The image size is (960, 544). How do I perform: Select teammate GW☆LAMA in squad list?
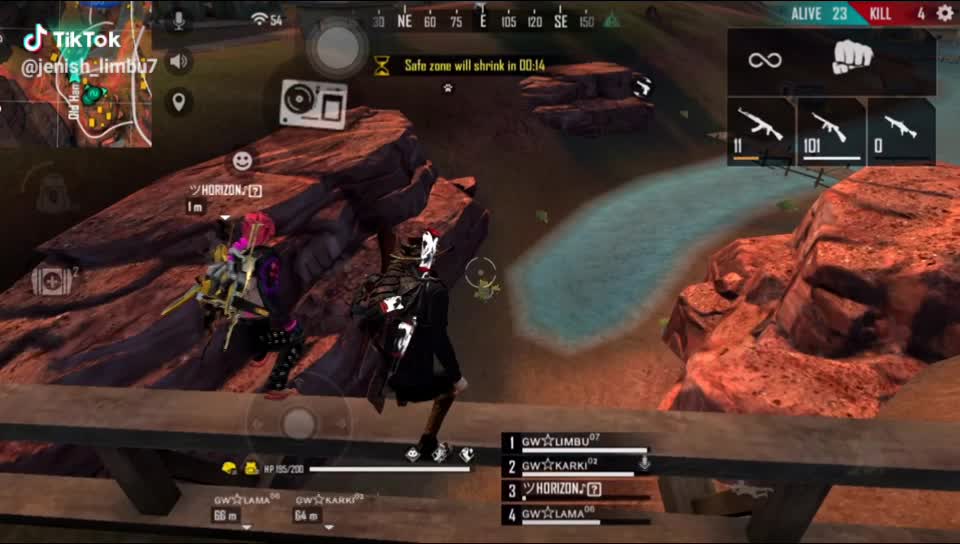[x=575, y=515]
